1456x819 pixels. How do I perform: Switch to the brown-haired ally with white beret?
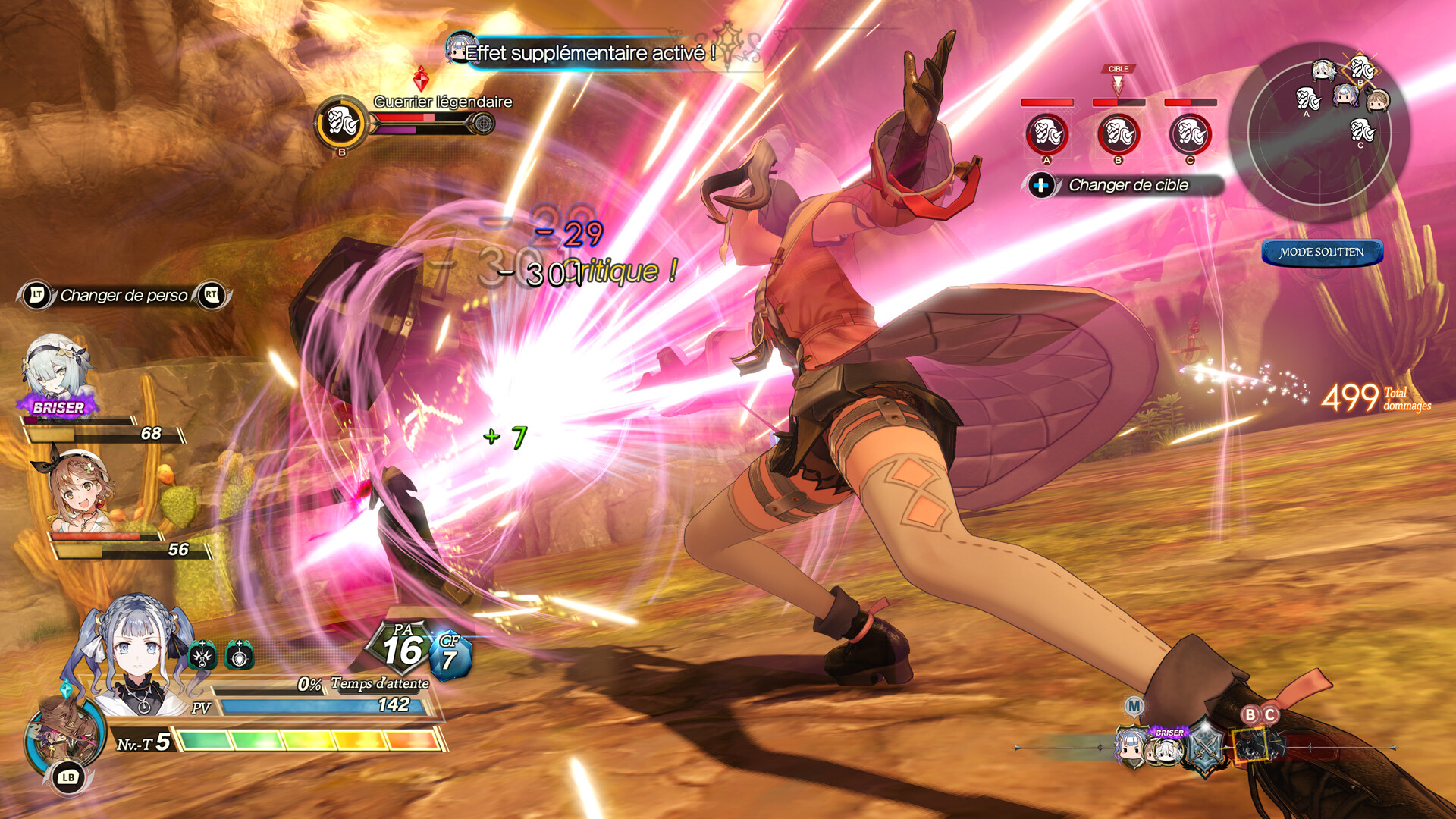81,489
